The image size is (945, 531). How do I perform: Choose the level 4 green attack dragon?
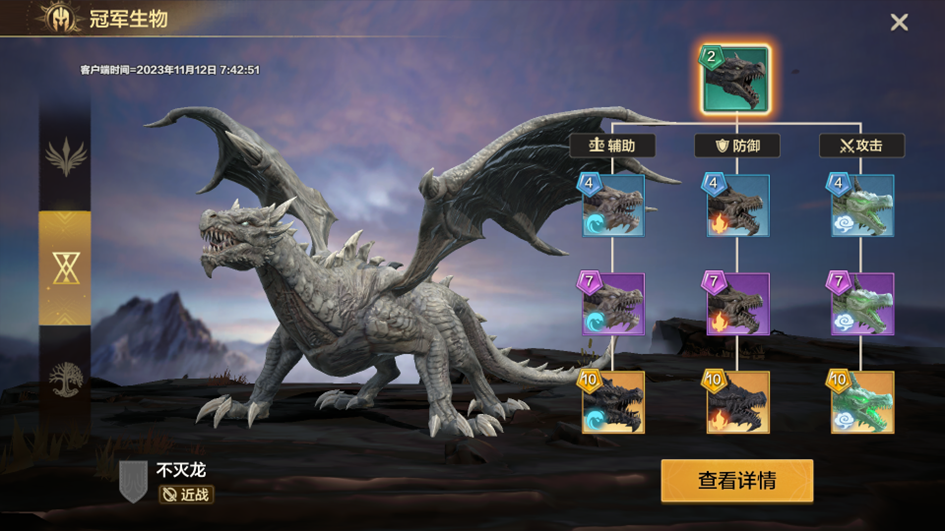(862, 206)
